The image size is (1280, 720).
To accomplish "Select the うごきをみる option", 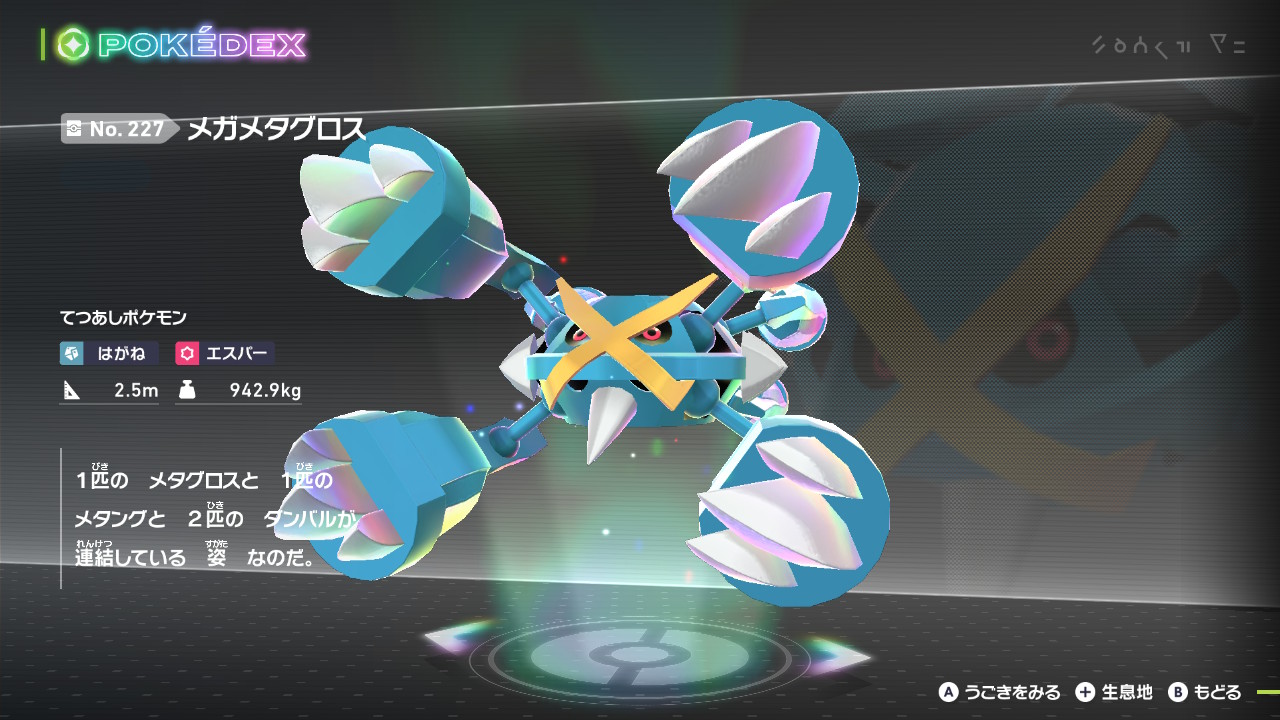I will coord(1000,692).
